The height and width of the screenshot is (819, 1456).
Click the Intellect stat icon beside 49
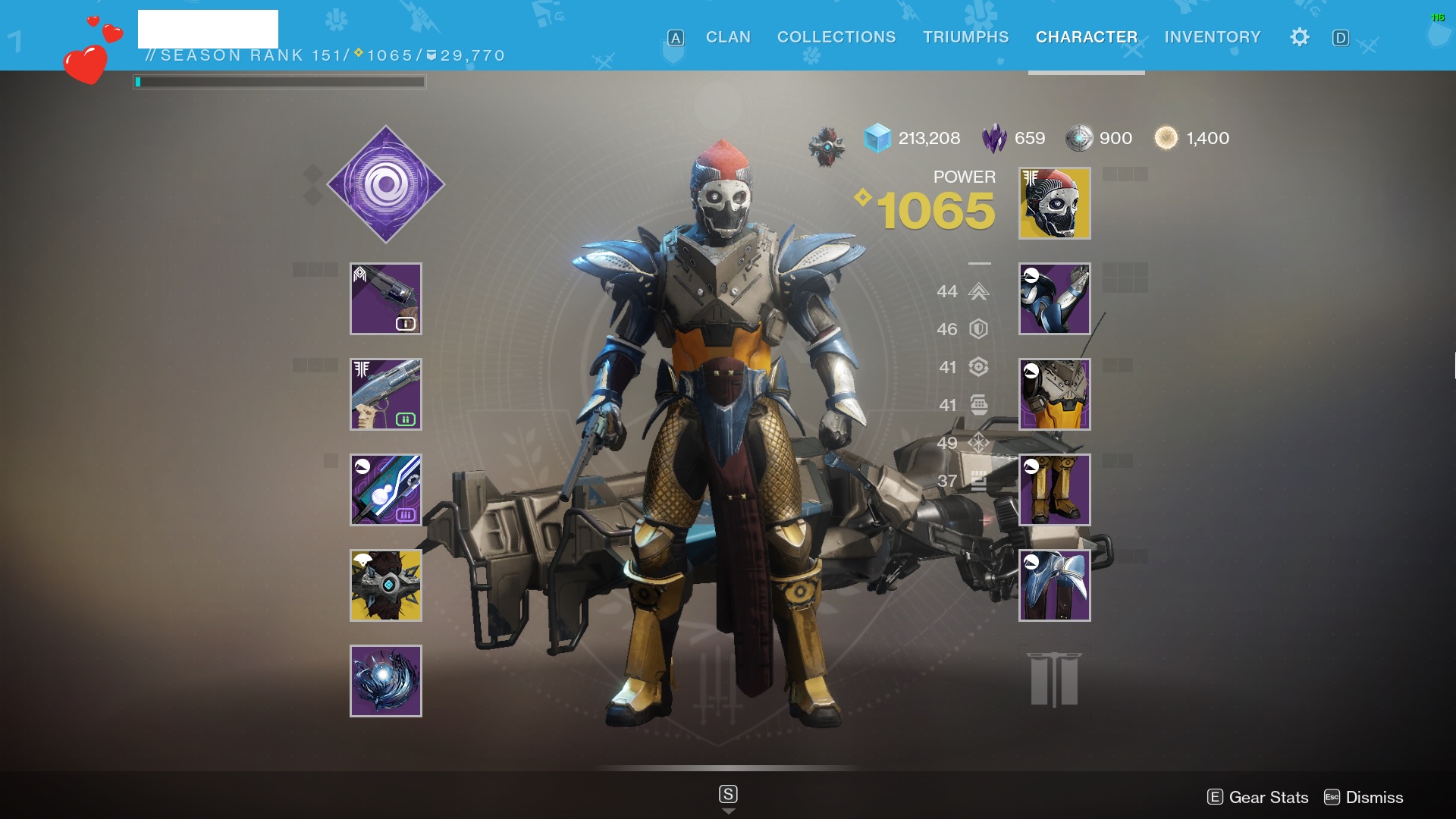point(978,442)
